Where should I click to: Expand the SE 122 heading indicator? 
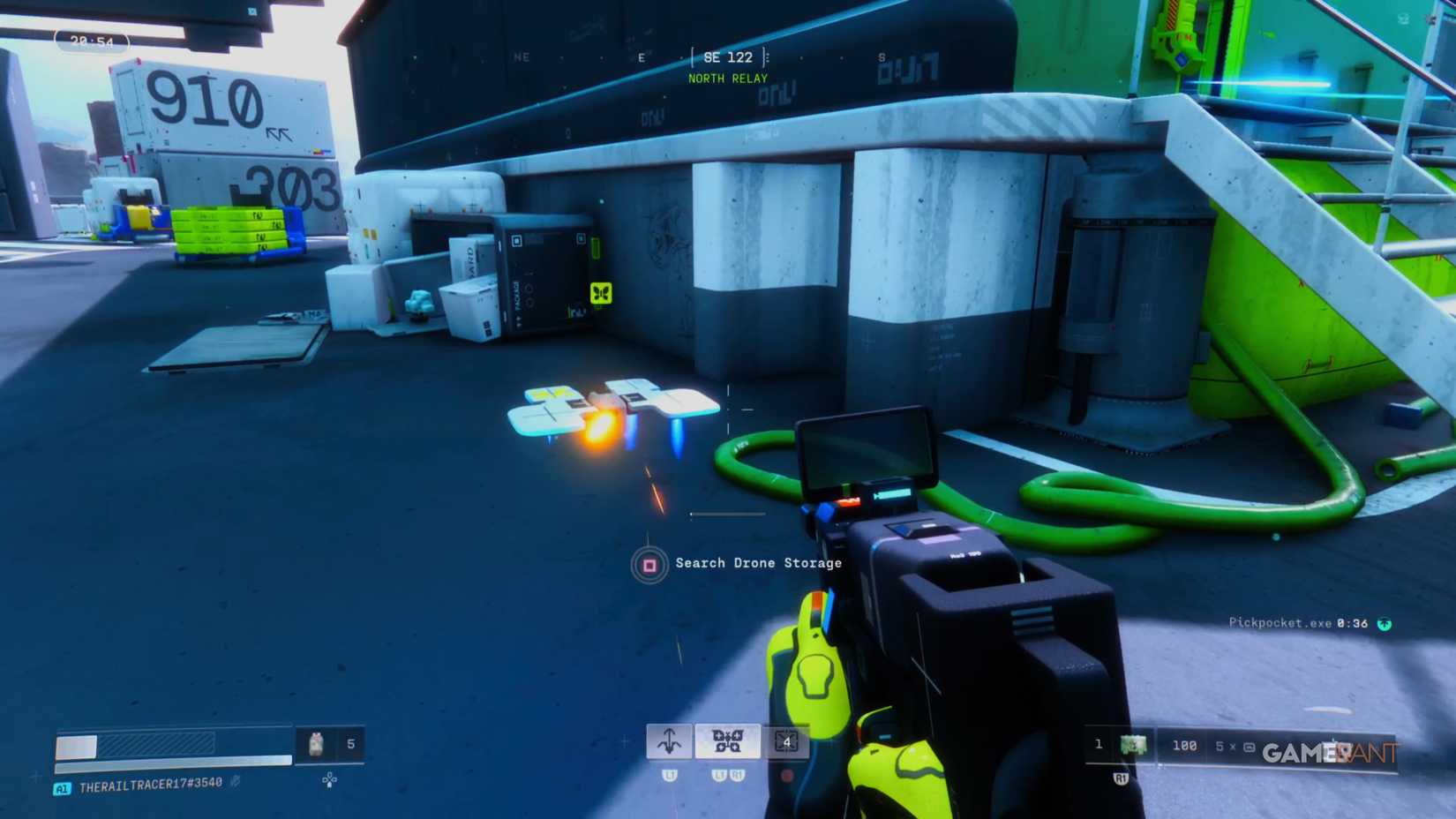click(x=727, y=56)
